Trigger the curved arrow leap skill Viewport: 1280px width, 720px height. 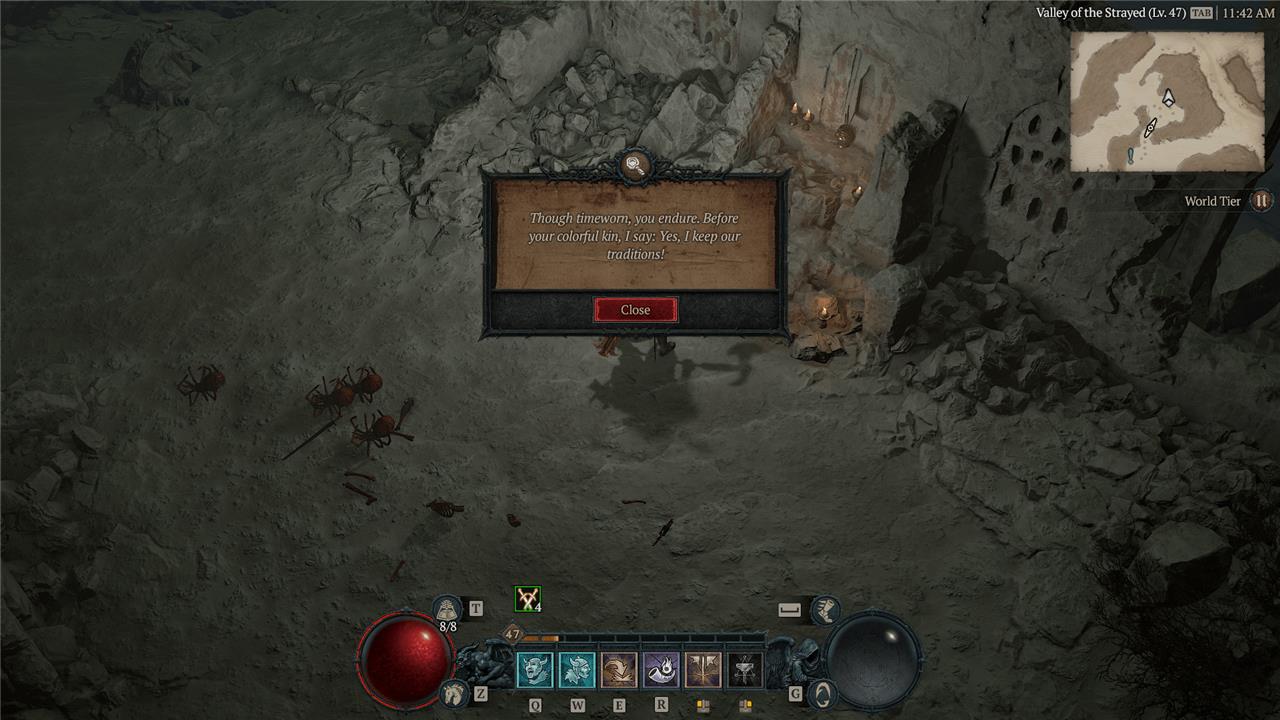[619, 670]
